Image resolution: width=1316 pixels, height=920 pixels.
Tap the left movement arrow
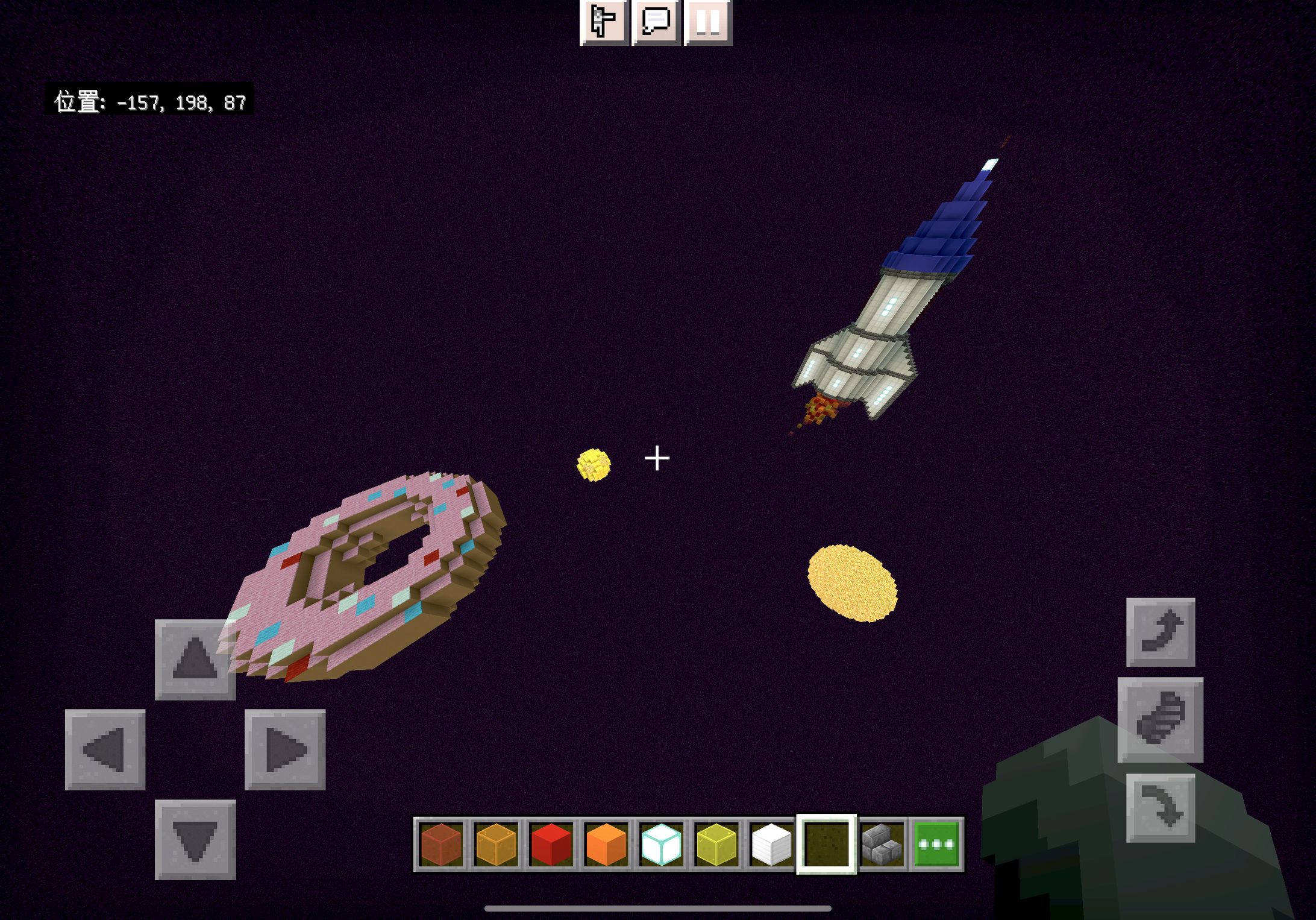105,749
